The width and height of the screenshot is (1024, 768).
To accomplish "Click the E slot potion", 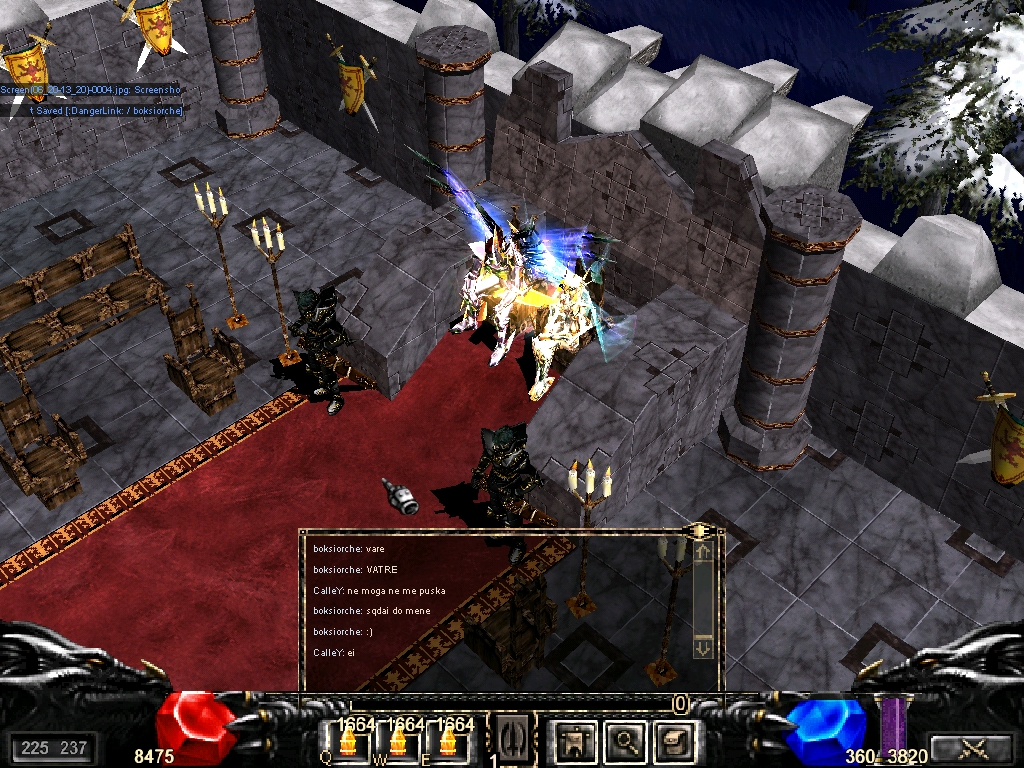I will point(447,742).
